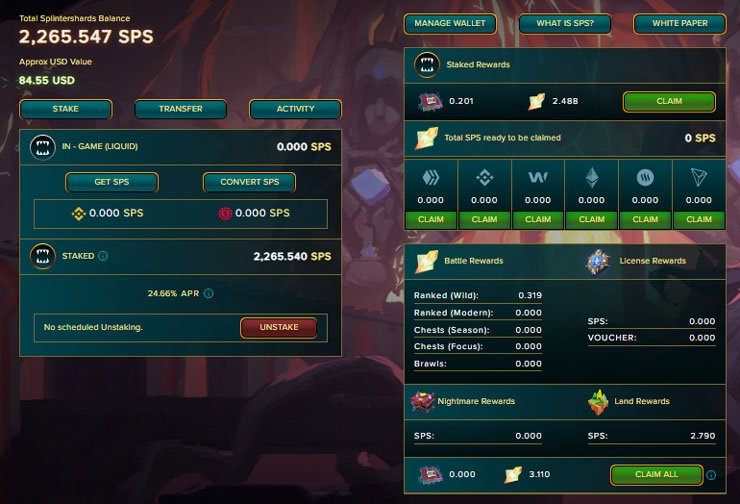The image size is (740, 504).
Task: Click the APR info icon
Action: coord(209,294)
